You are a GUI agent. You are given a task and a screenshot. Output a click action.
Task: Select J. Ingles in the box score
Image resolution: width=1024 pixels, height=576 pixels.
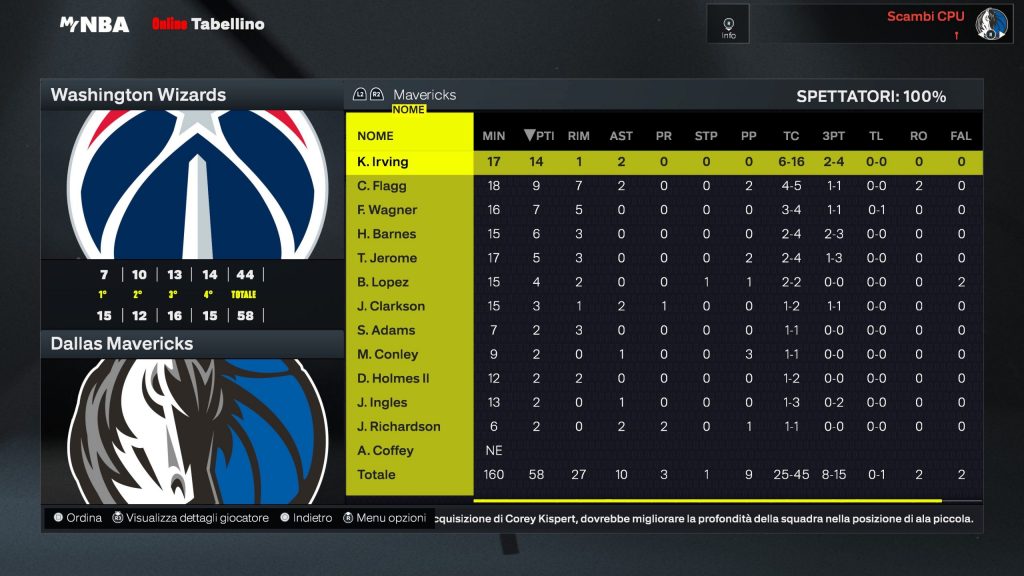(382, 402)
